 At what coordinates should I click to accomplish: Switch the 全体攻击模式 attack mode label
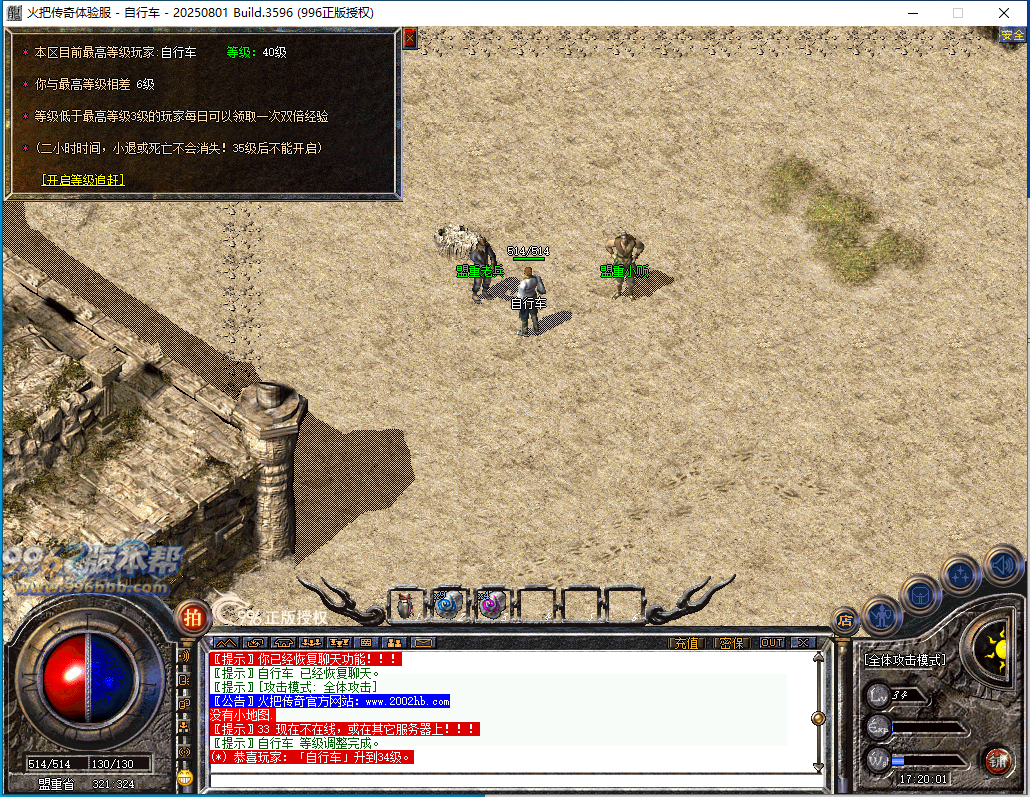coord(905,661)
